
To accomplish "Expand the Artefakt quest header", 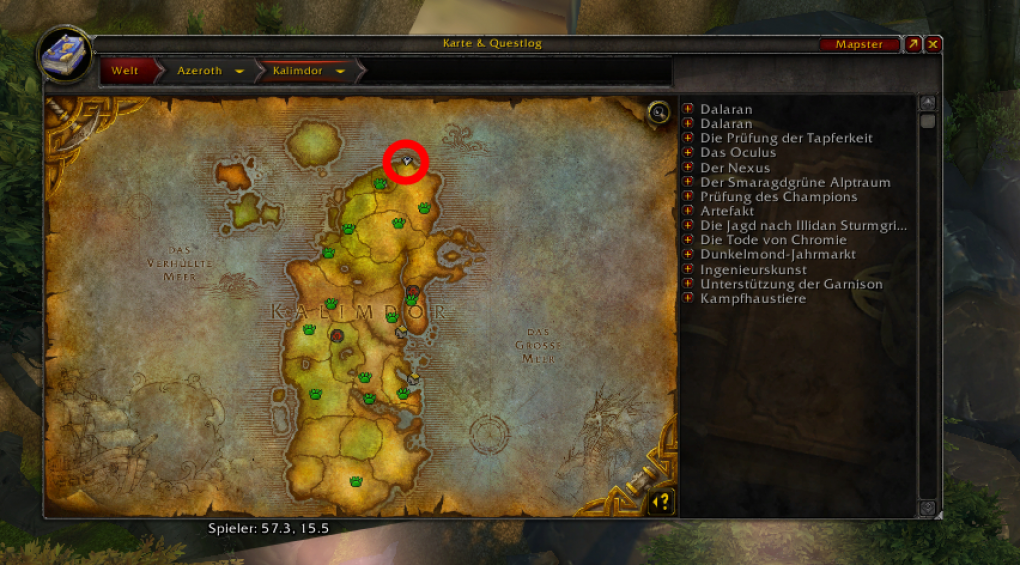I will [x=688, y=211].
